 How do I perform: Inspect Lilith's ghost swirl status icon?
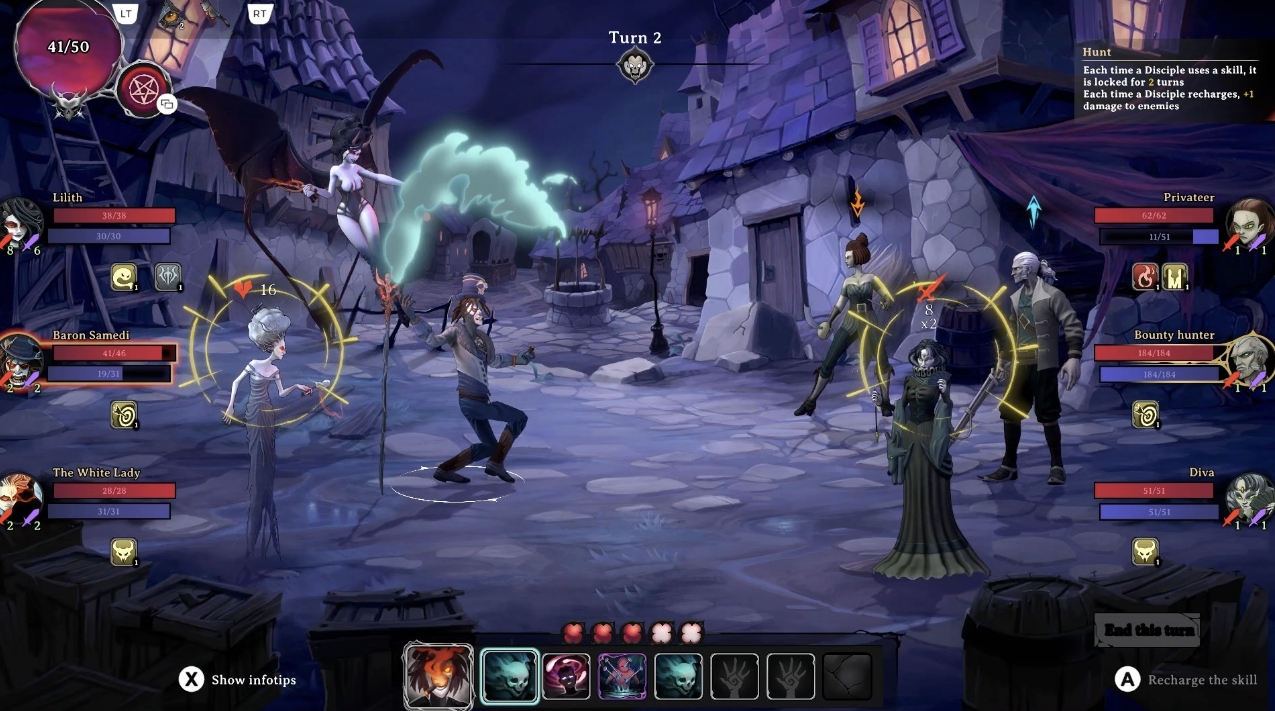[124, 277]
